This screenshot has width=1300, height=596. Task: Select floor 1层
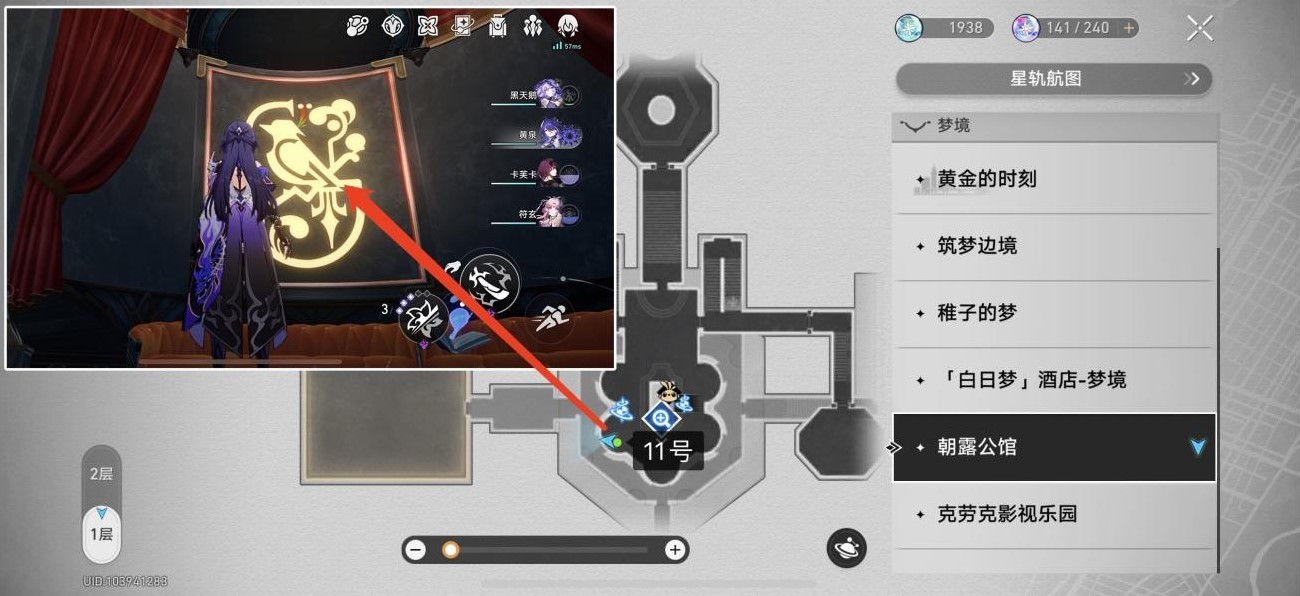(101, 533)
